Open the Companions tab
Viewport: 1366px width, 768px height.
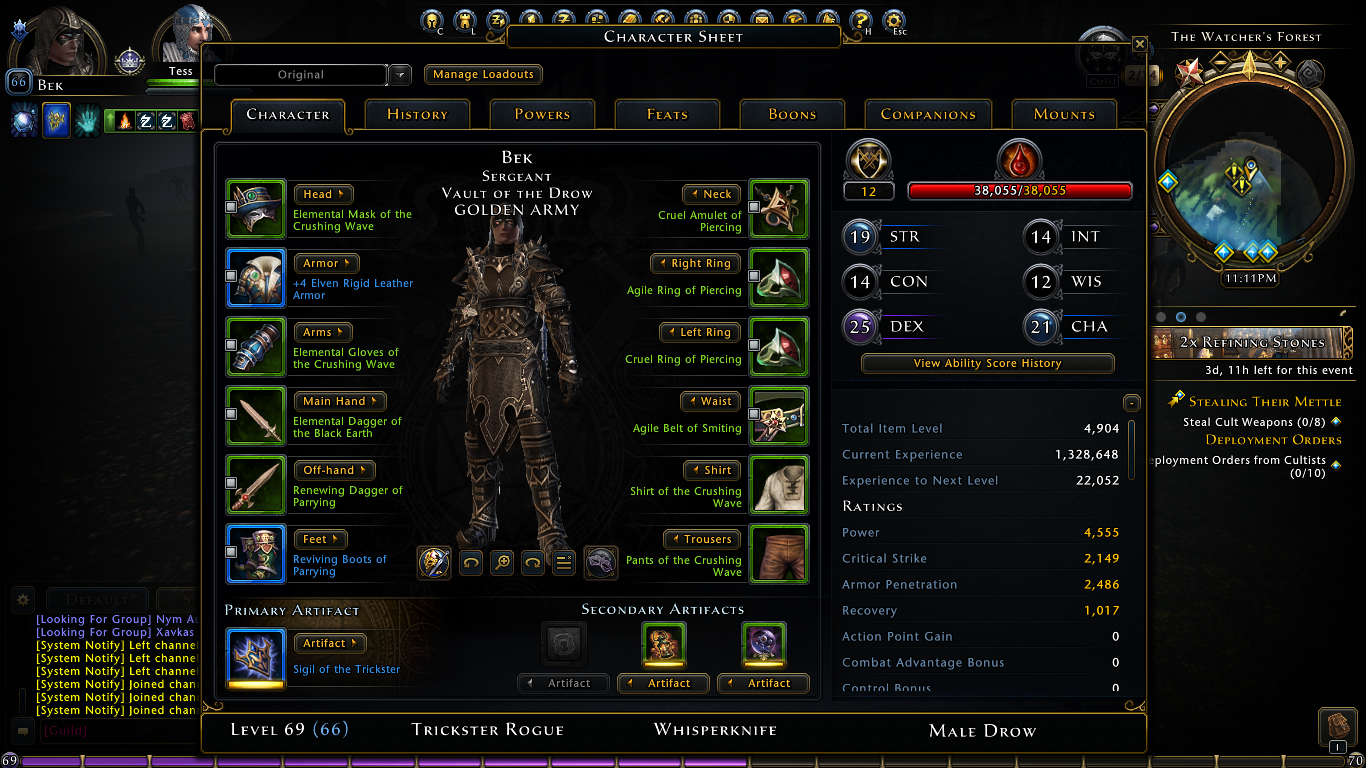click(928, 115)
